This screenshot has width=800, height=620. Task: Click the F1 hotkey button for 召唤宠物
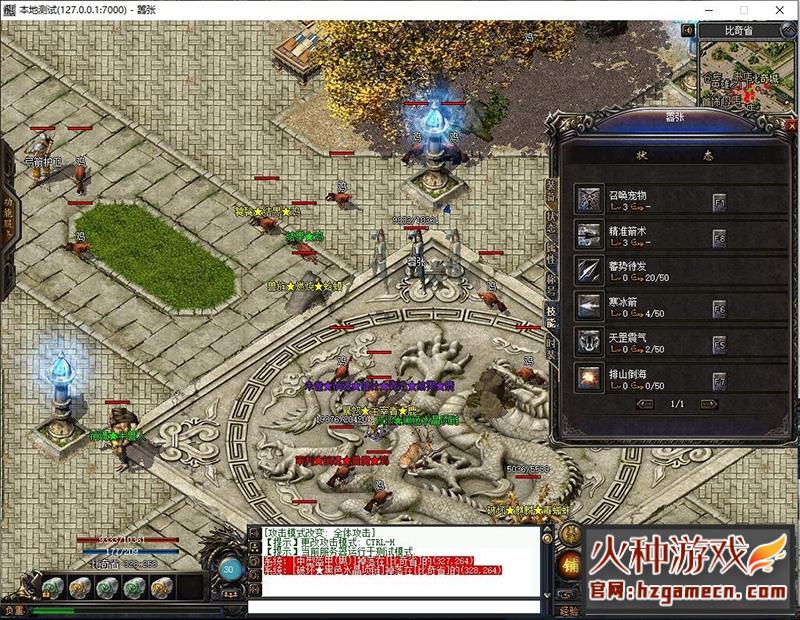pyautogui.click(x=718, y=201)
